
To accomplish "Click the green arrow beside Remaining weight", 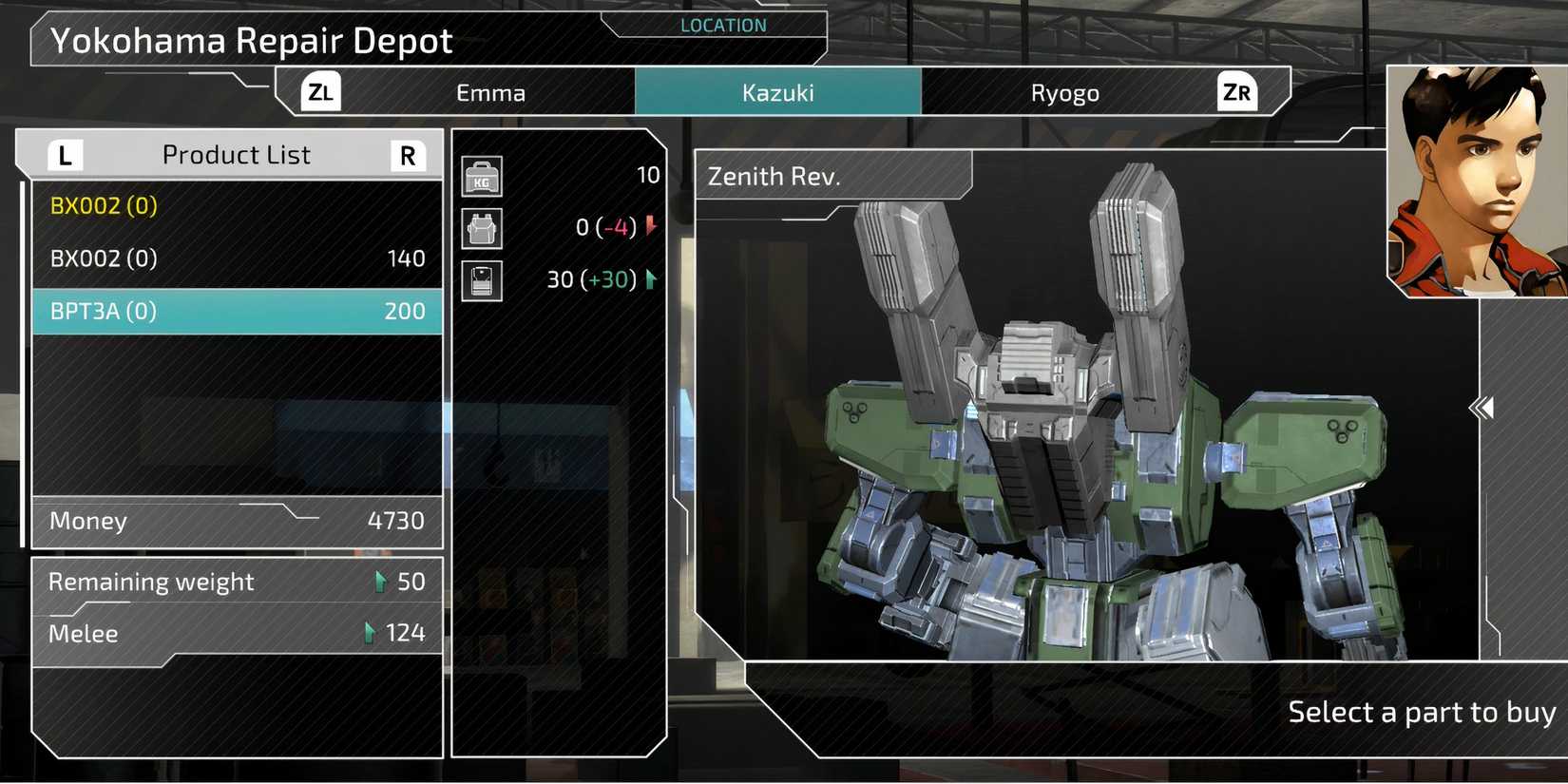I will click(382, 581).
